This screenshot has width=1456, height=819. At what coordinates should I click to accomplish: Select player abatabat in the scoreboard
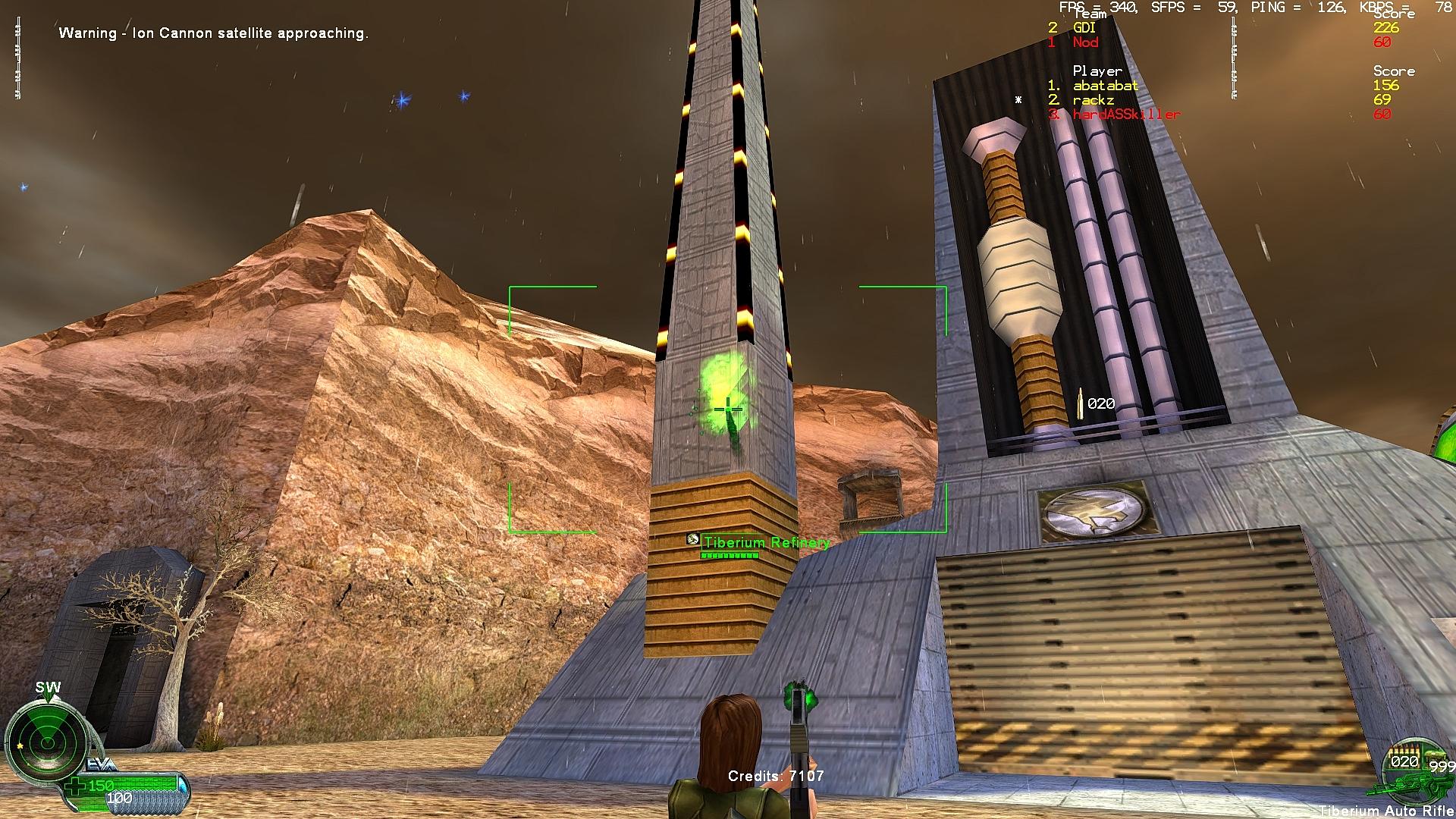pos(1105,86)
